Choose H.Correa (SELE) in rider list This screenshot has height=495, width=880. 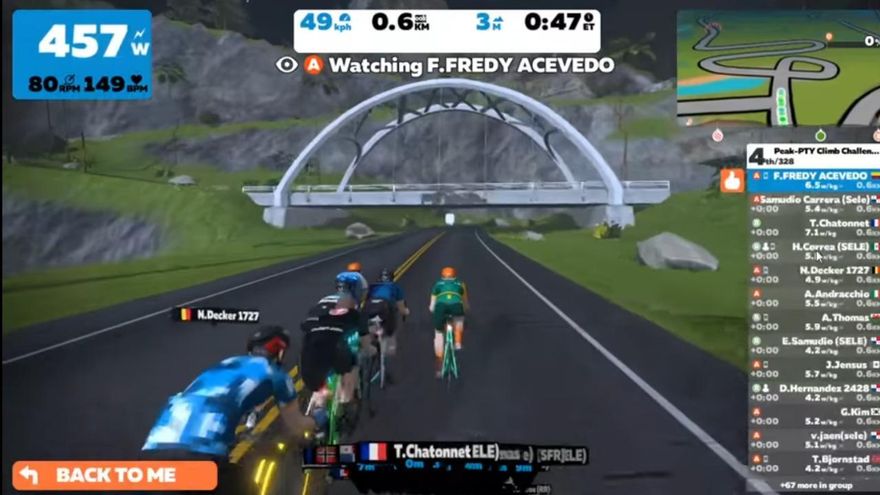pyautogui.click(x=814, y=250)
